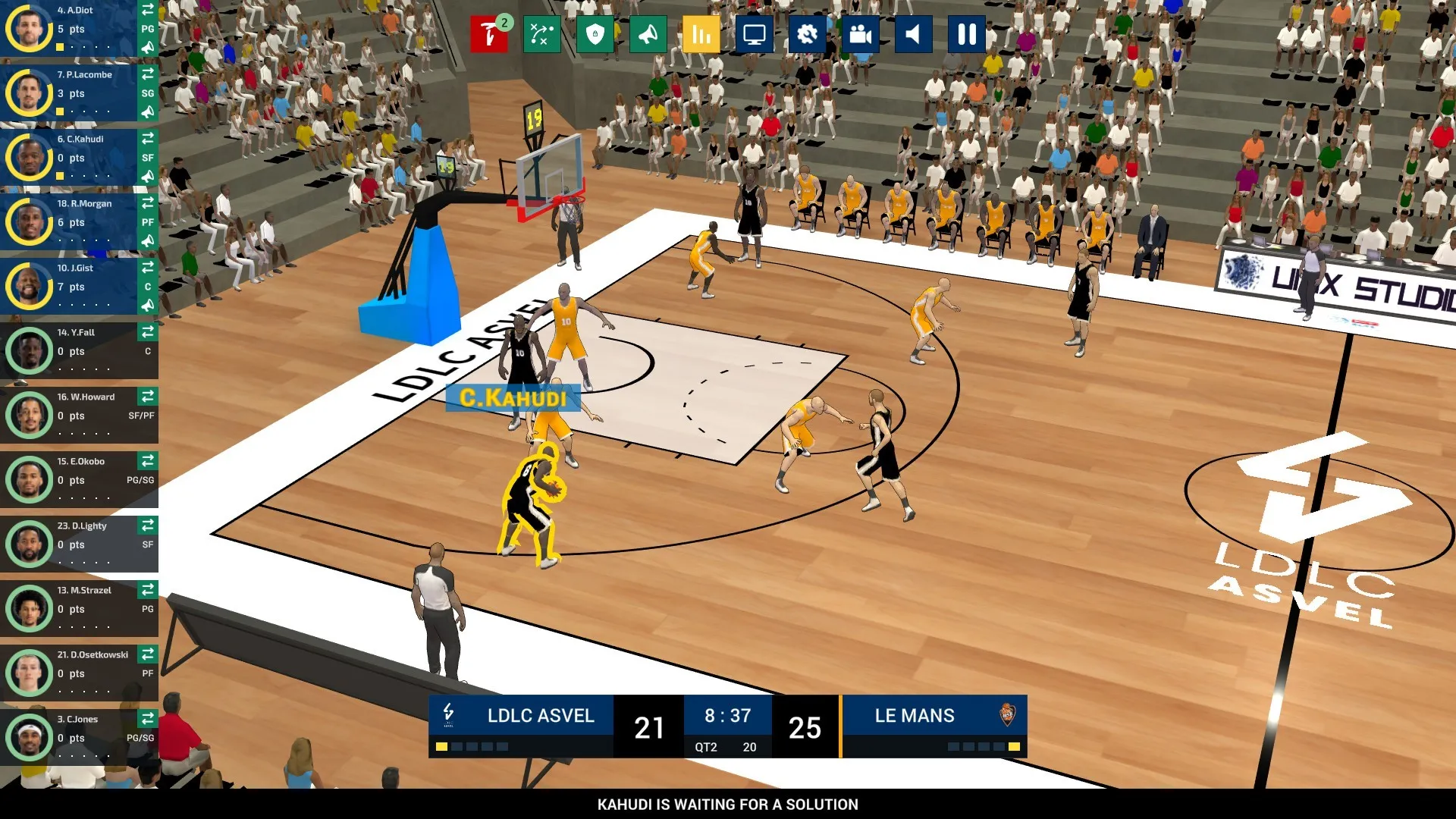Open match settings via the gear icon
This screenshot has width=1456, height=819.
tap(807, 33)
